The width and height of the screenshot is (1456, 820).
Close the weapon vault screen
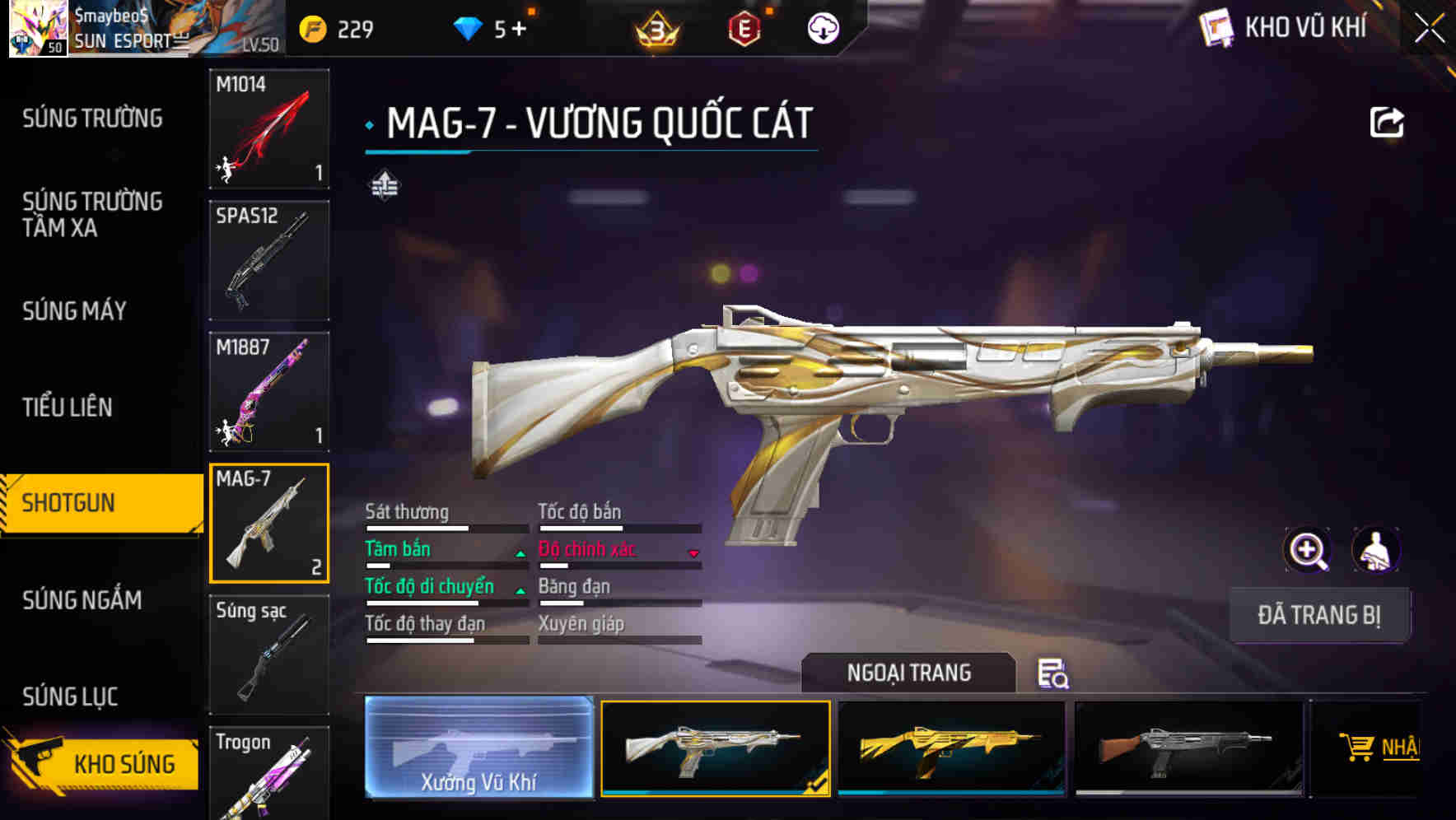coord(1430,28)
